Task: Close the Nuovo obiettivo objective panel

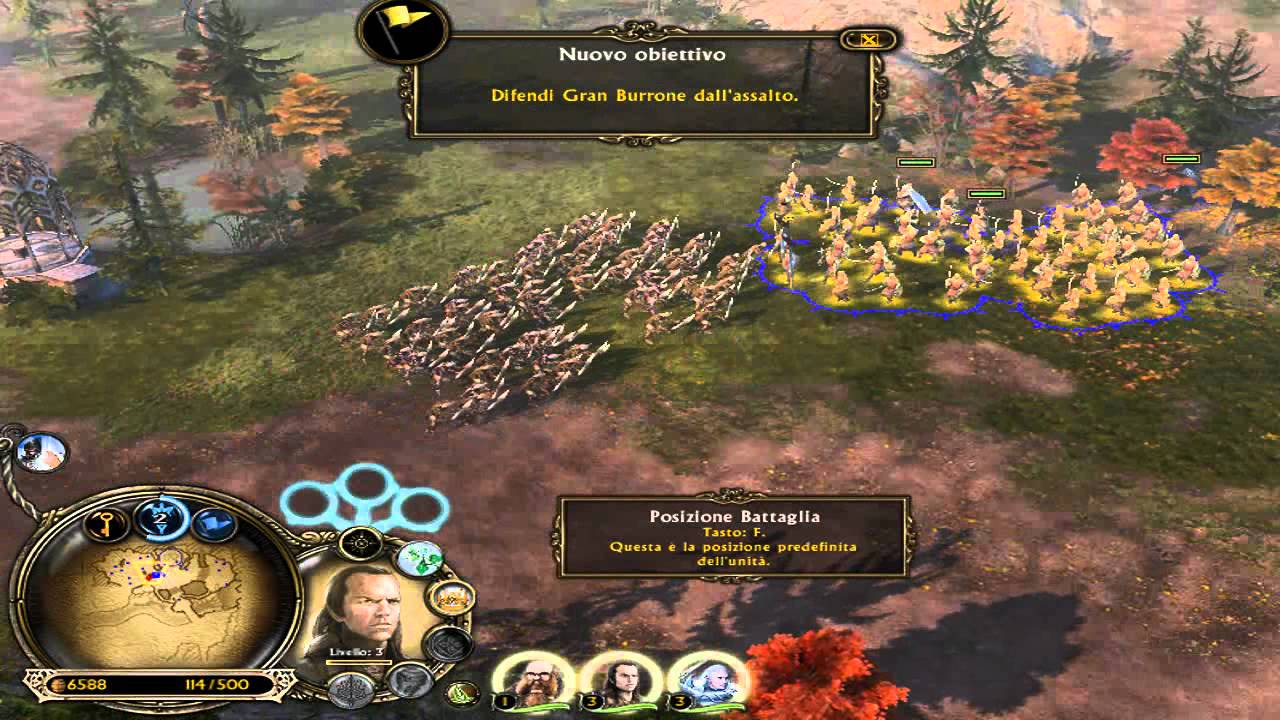Action: point(869,40)
